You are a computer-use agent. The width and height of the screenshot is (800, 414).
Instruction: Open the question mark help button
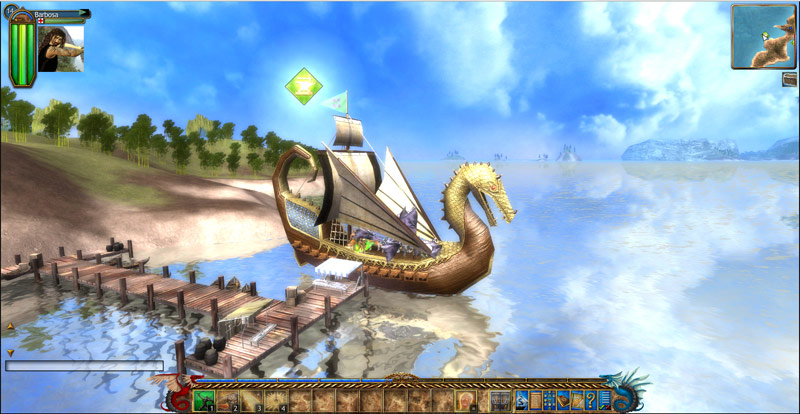tap(592, 401)
